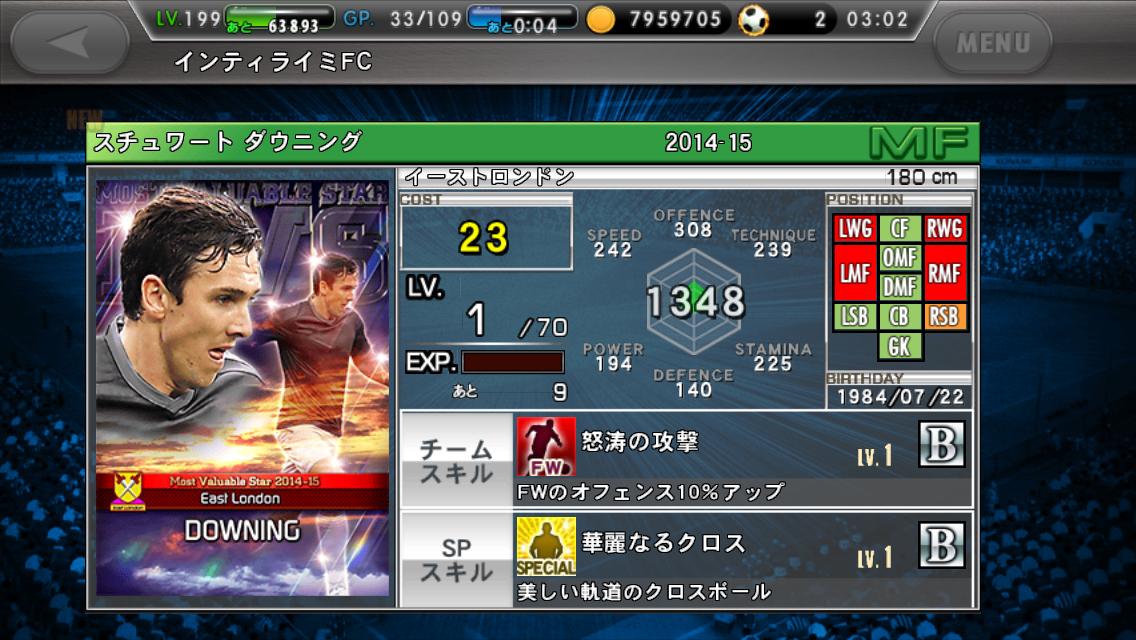Tap the yellow SPECIAL skill icon

click(546, 546)
